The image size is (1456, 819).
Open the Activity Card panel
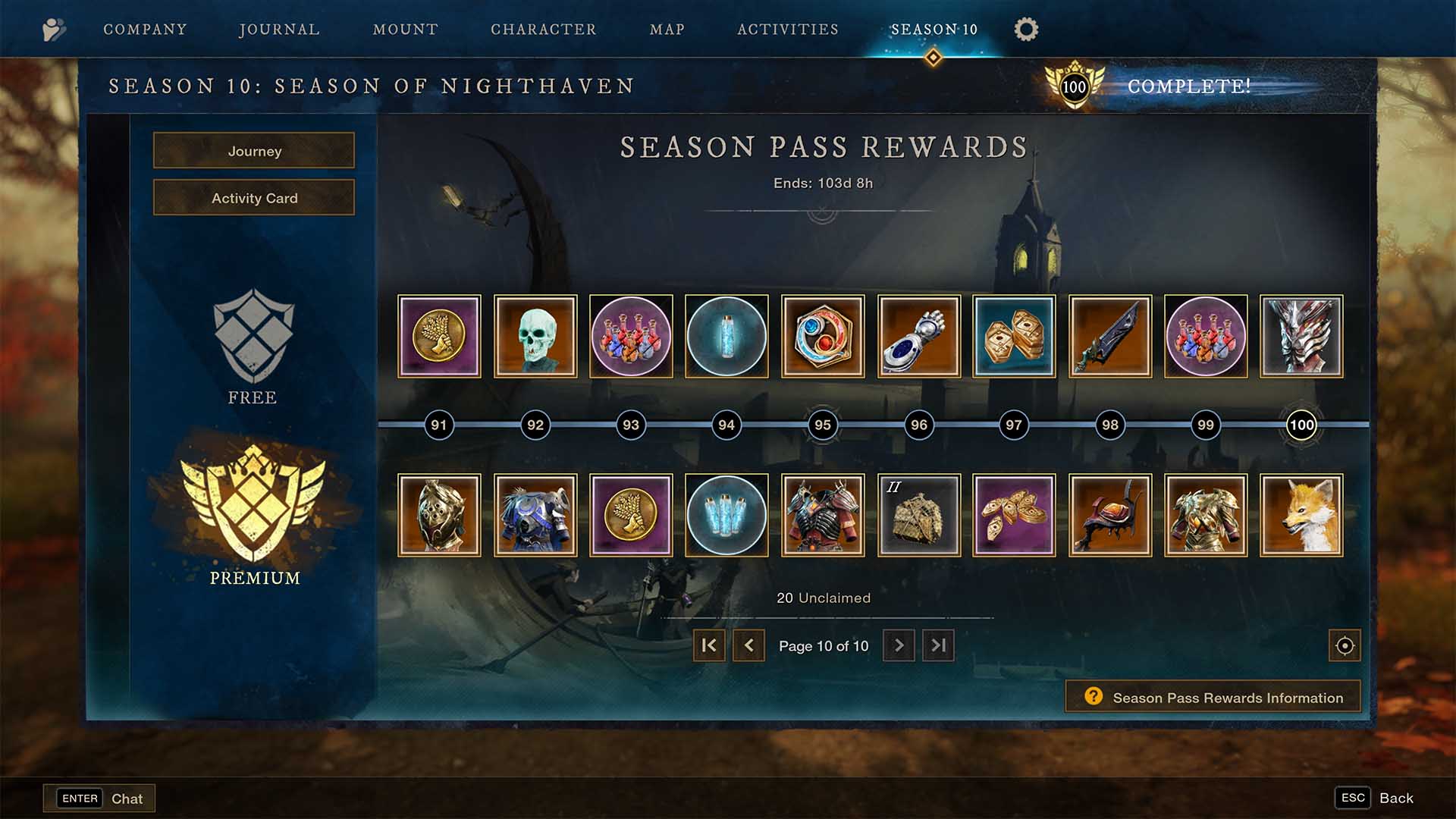254,198
